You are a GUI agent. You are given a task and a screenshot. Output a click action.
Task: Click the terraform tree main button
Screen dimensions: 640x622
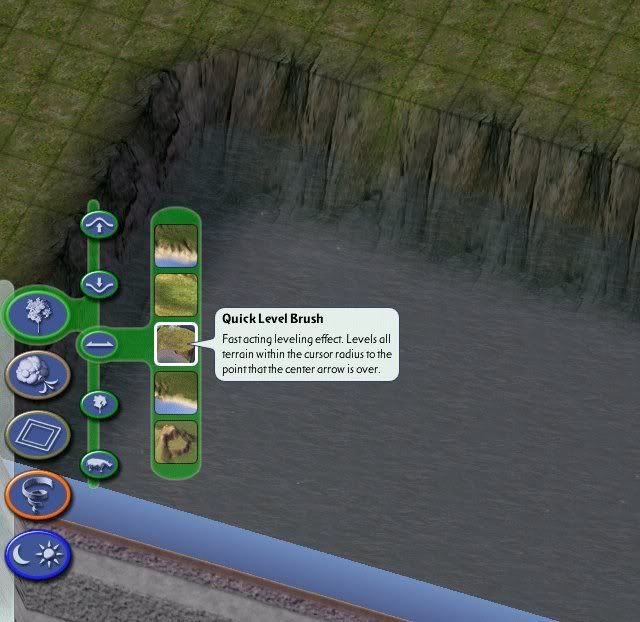coord(37,312)
